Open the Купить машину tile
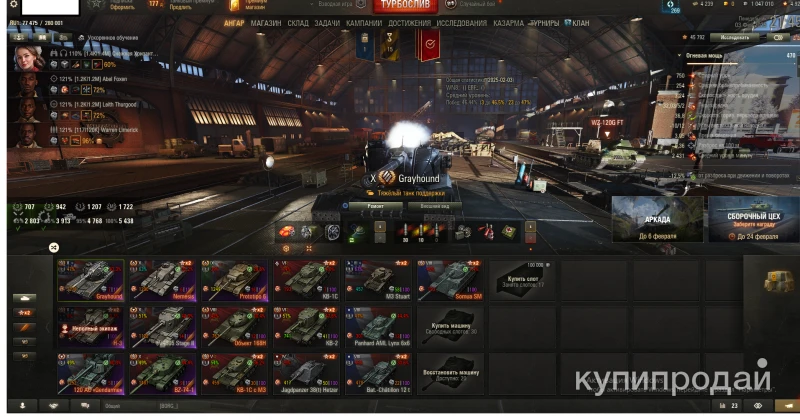The width and height of the screenshot is (800, 420). coord(451,326)
